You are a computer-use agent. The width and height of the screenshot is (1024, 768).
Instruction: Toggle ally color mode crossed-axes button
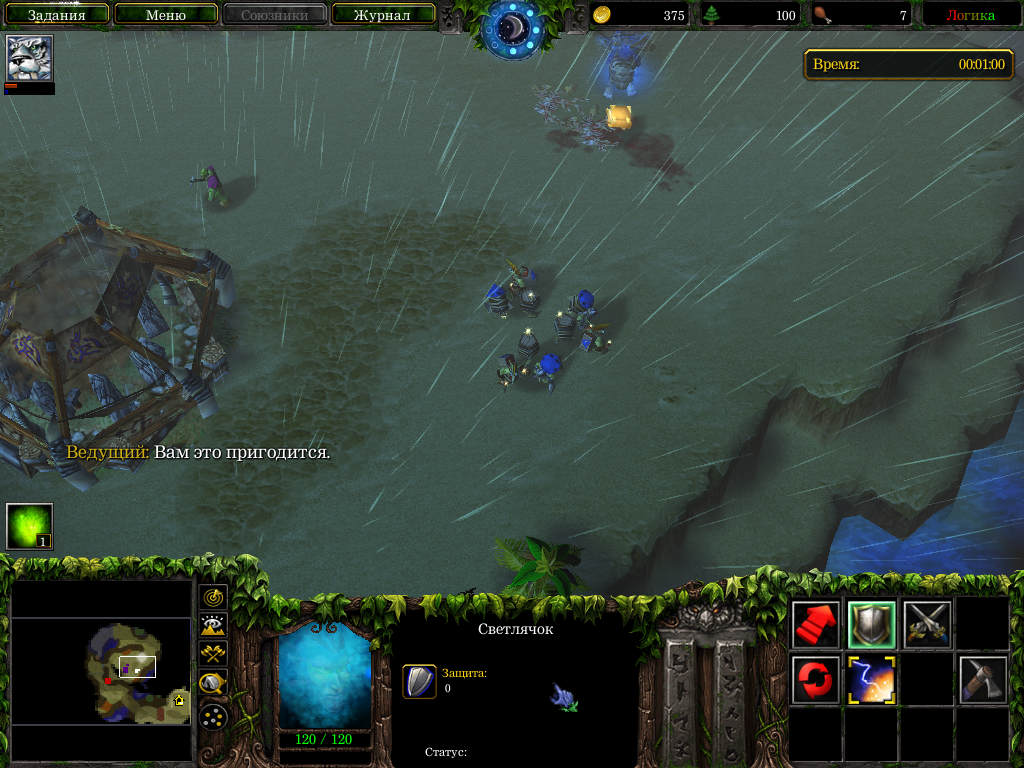(213, 654)
